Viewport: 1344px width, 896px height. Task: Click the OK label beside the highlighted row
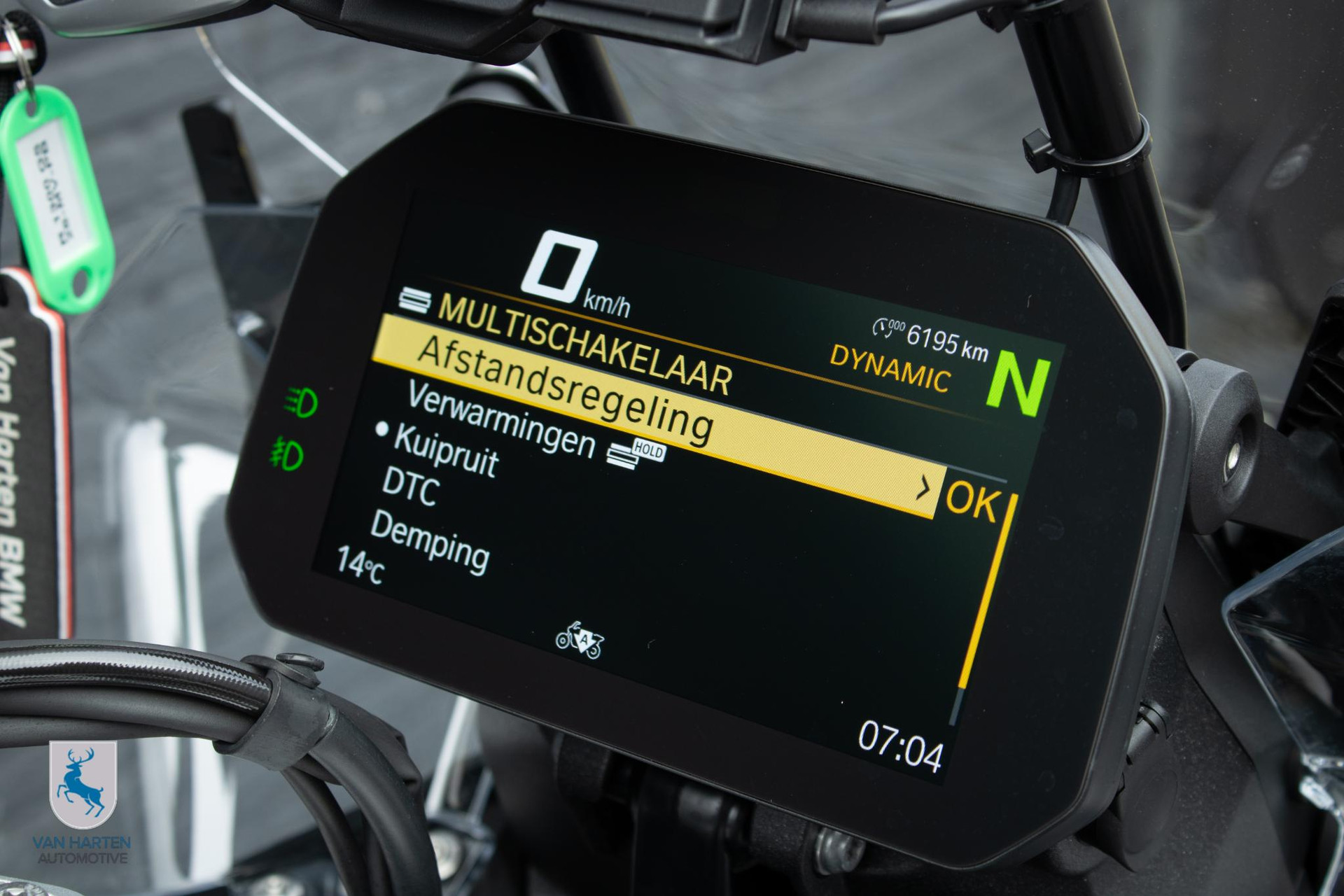972,501
